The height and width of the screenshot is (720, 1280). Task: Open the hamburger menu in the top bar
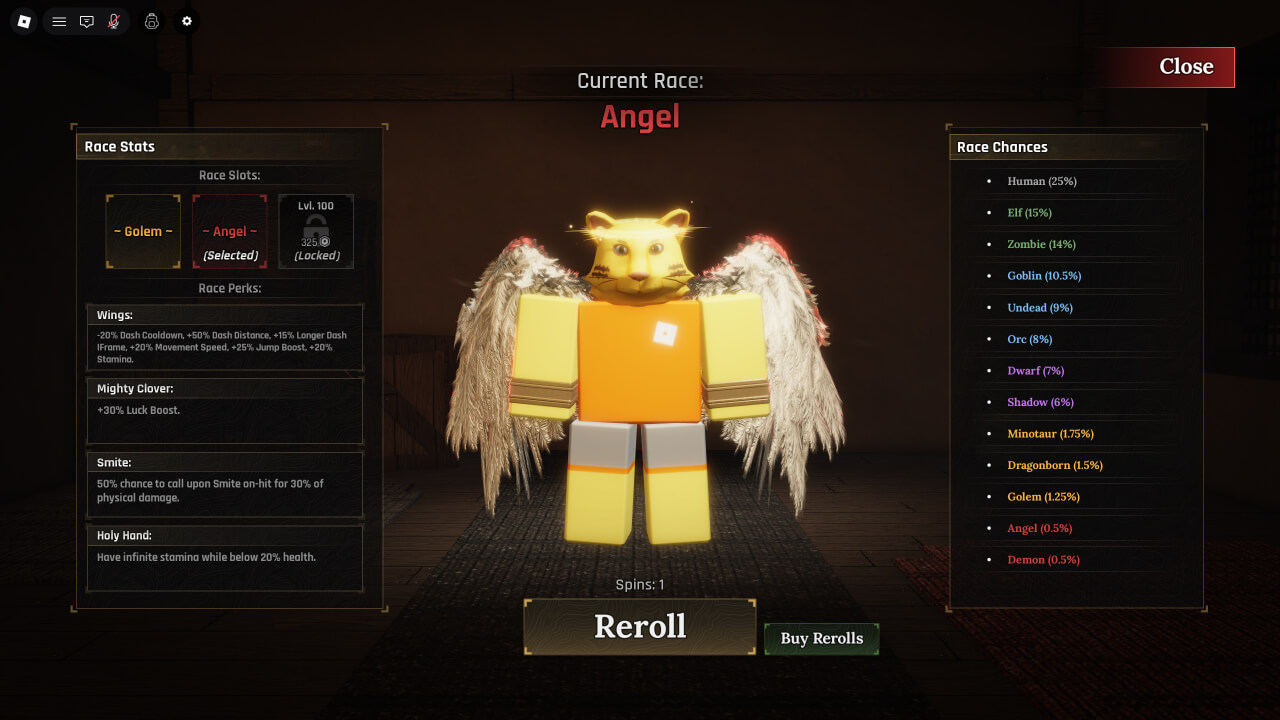[59, 21]
